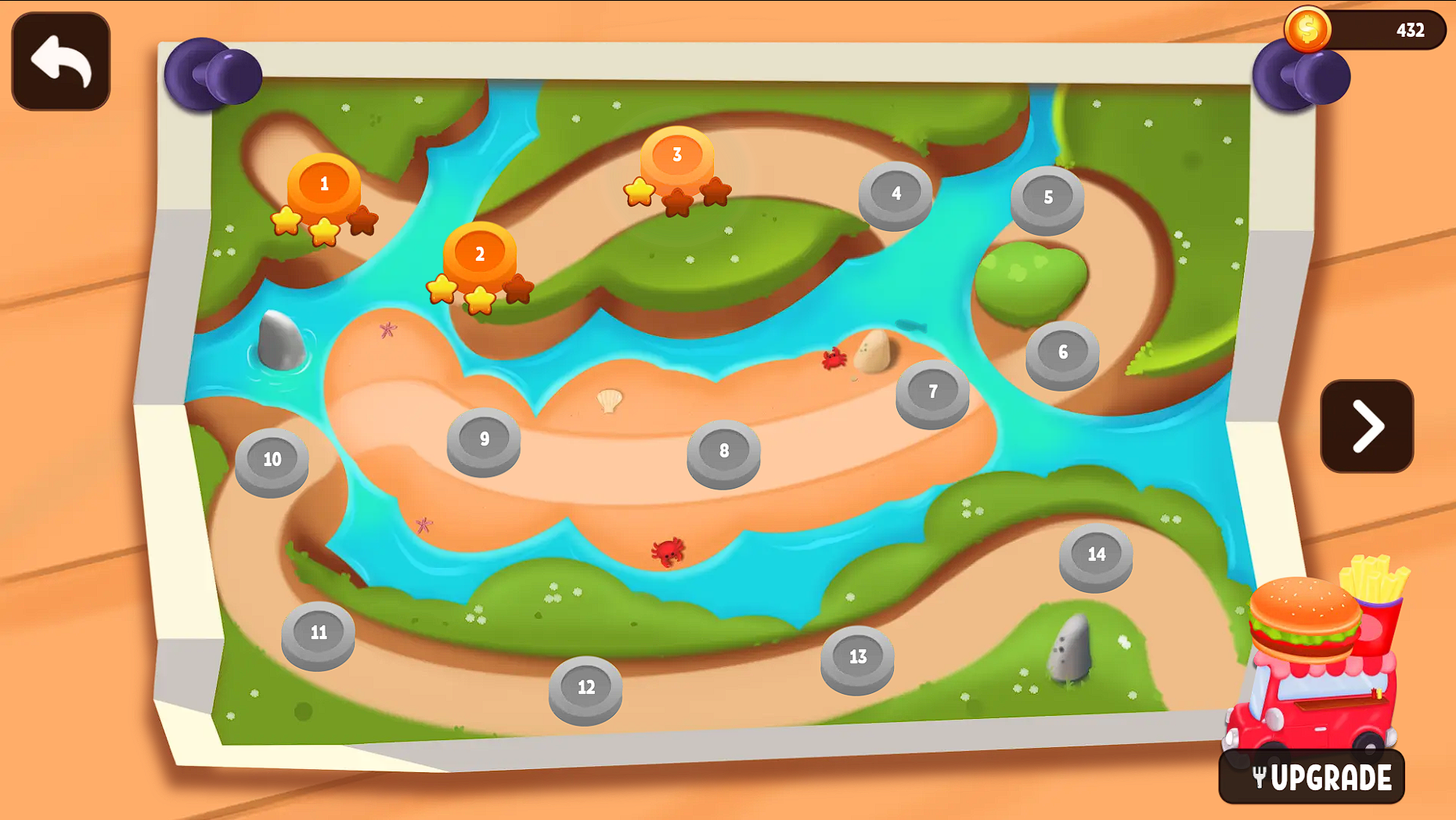Click the level 10 stone marker
Screen dimensions: 1456x820
click(271, 460)
